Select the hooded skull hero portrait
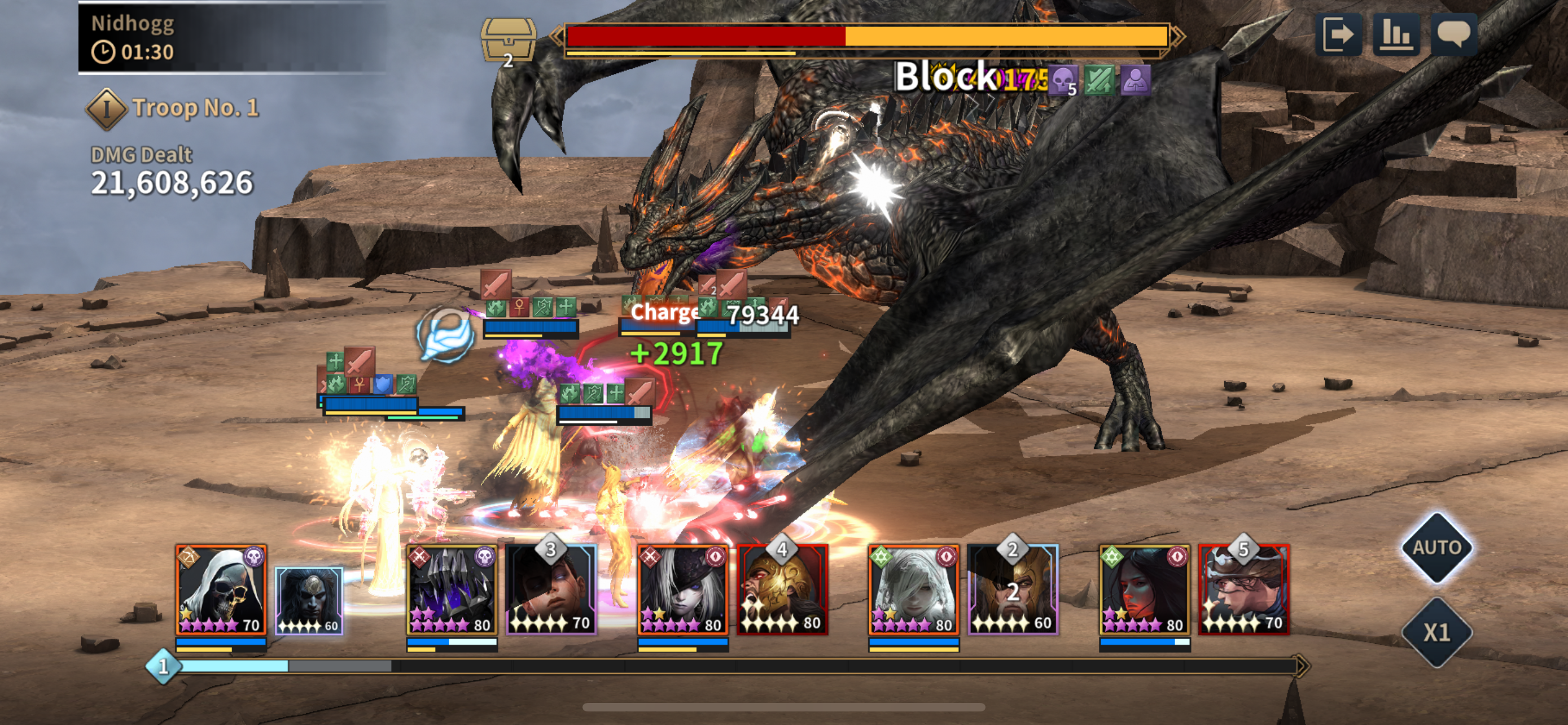 click(x=221, y=590)
